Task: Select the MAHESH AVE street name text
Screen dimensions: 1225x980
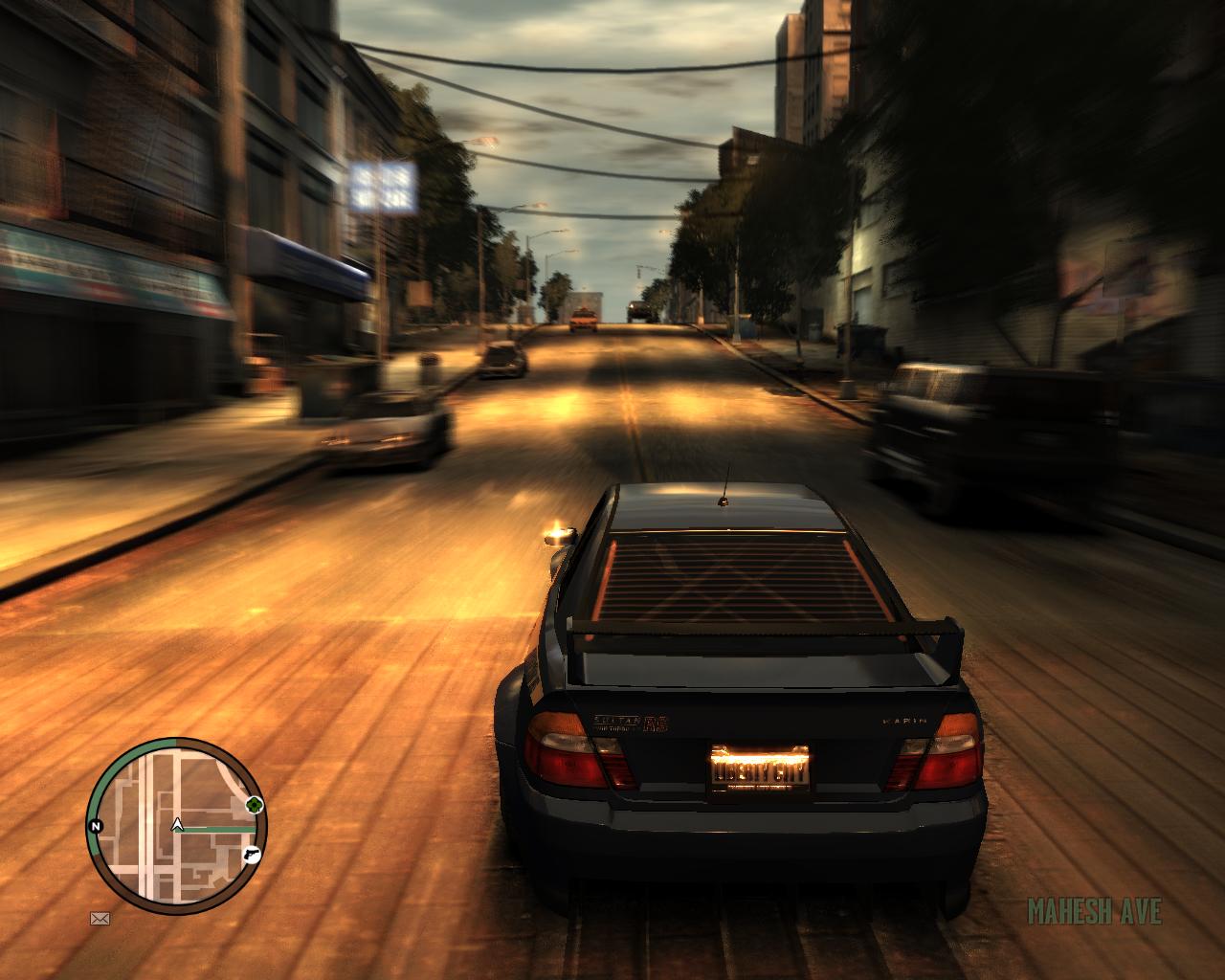Action: [1094, 911]
